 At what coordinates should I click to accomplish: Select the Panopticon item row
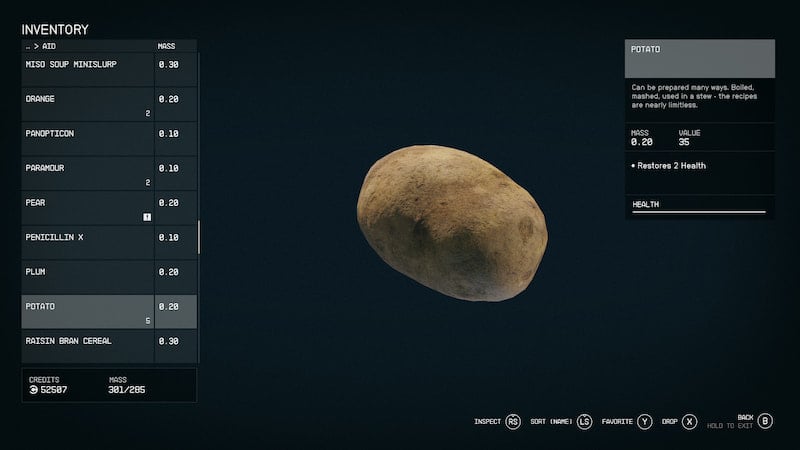[x=88, y=134]
